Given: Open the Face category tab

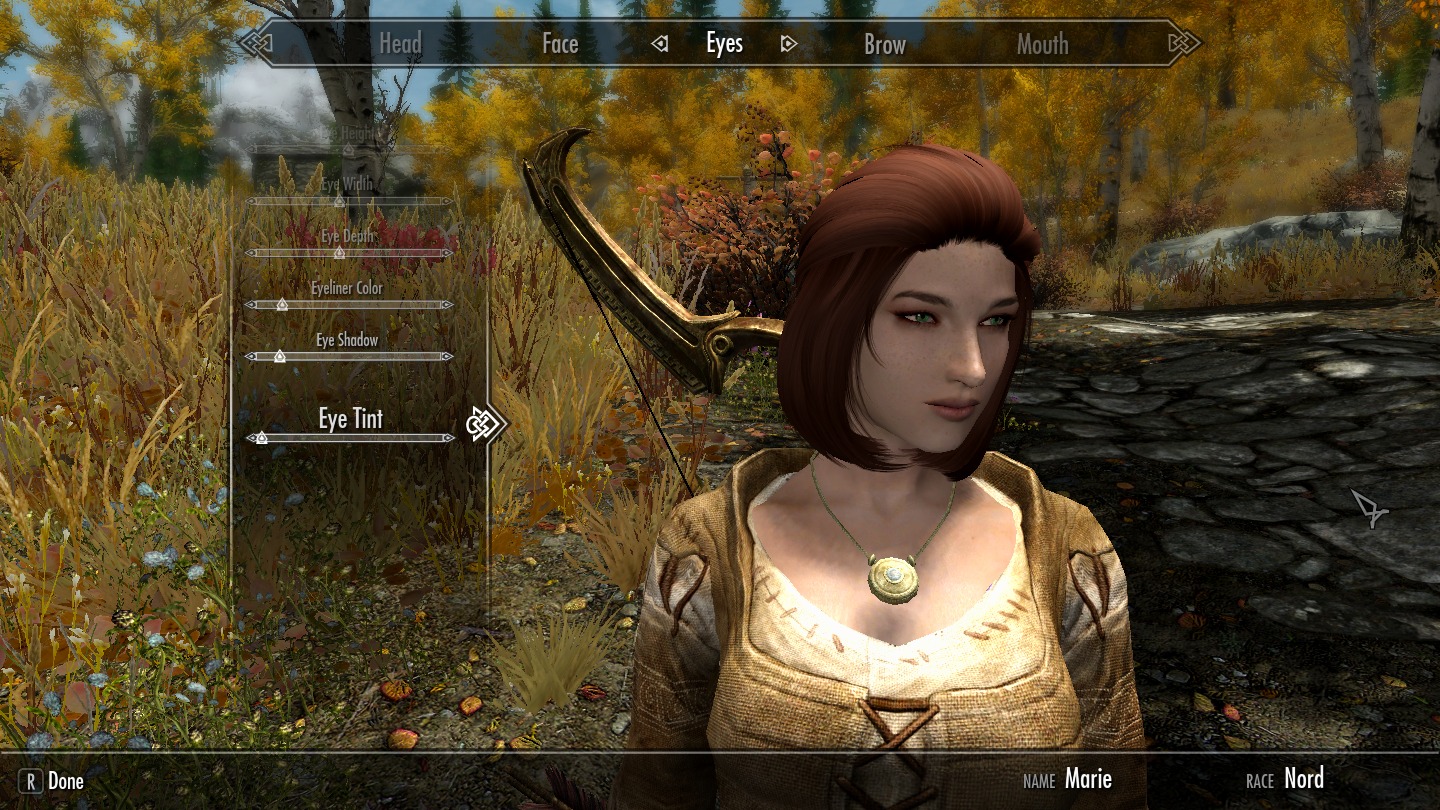Looking at the screenshot, I should [x=560, y=44].
